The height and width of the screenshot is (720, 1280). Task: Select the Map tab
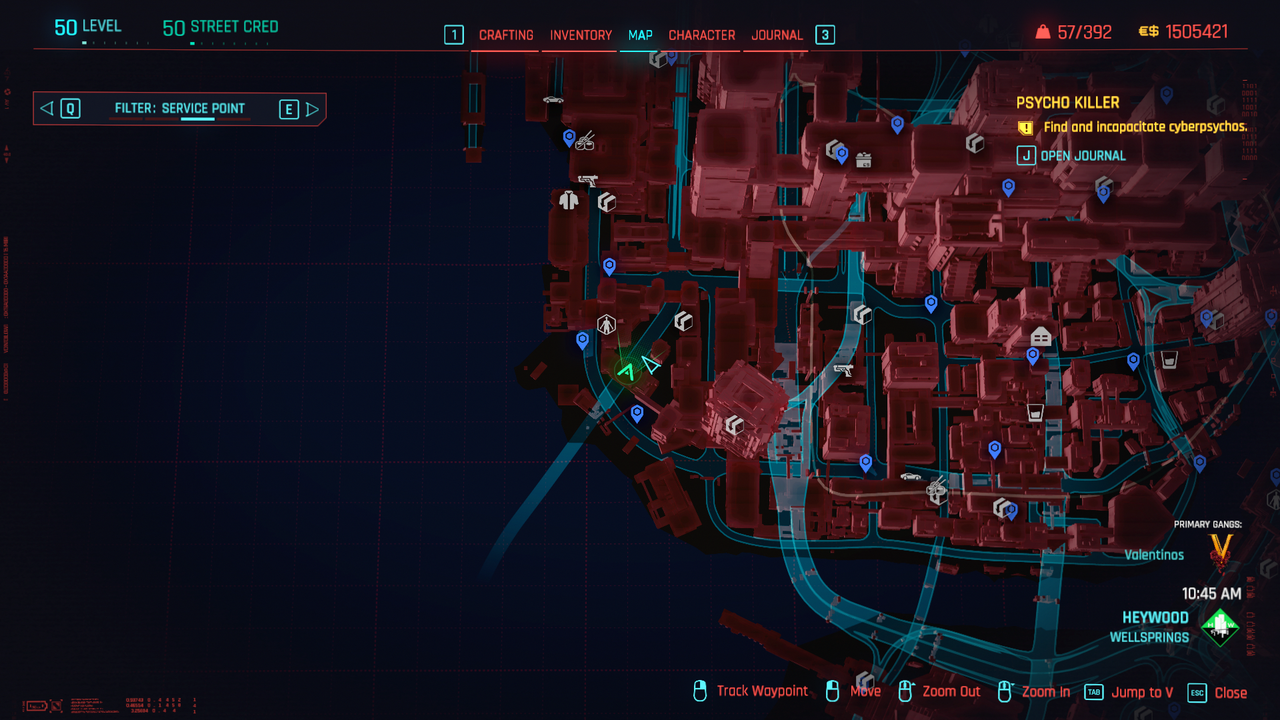(x=640, y=35)
